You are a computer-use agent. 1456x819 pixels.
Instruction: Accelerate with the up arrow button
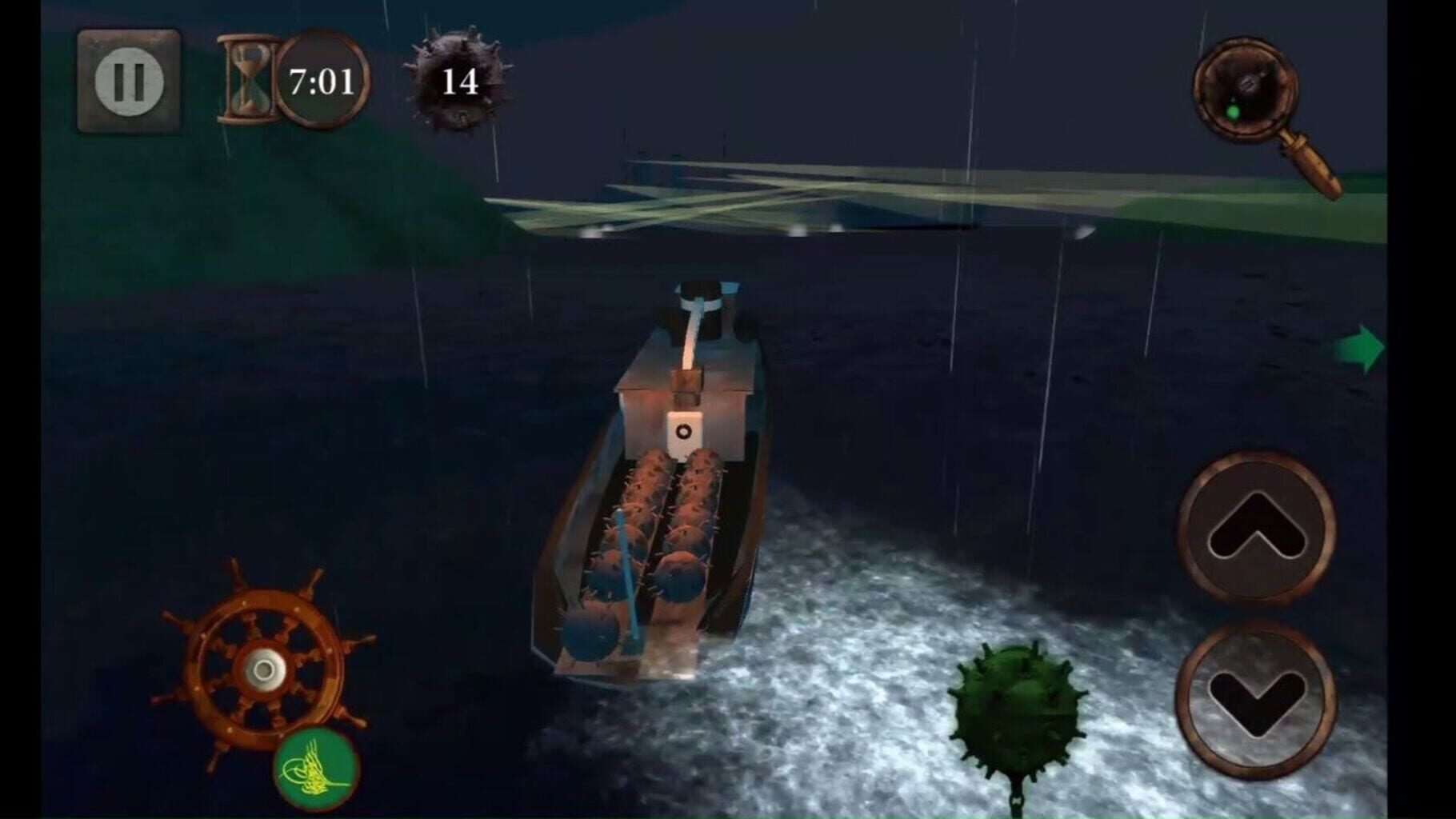[1256, 529]
